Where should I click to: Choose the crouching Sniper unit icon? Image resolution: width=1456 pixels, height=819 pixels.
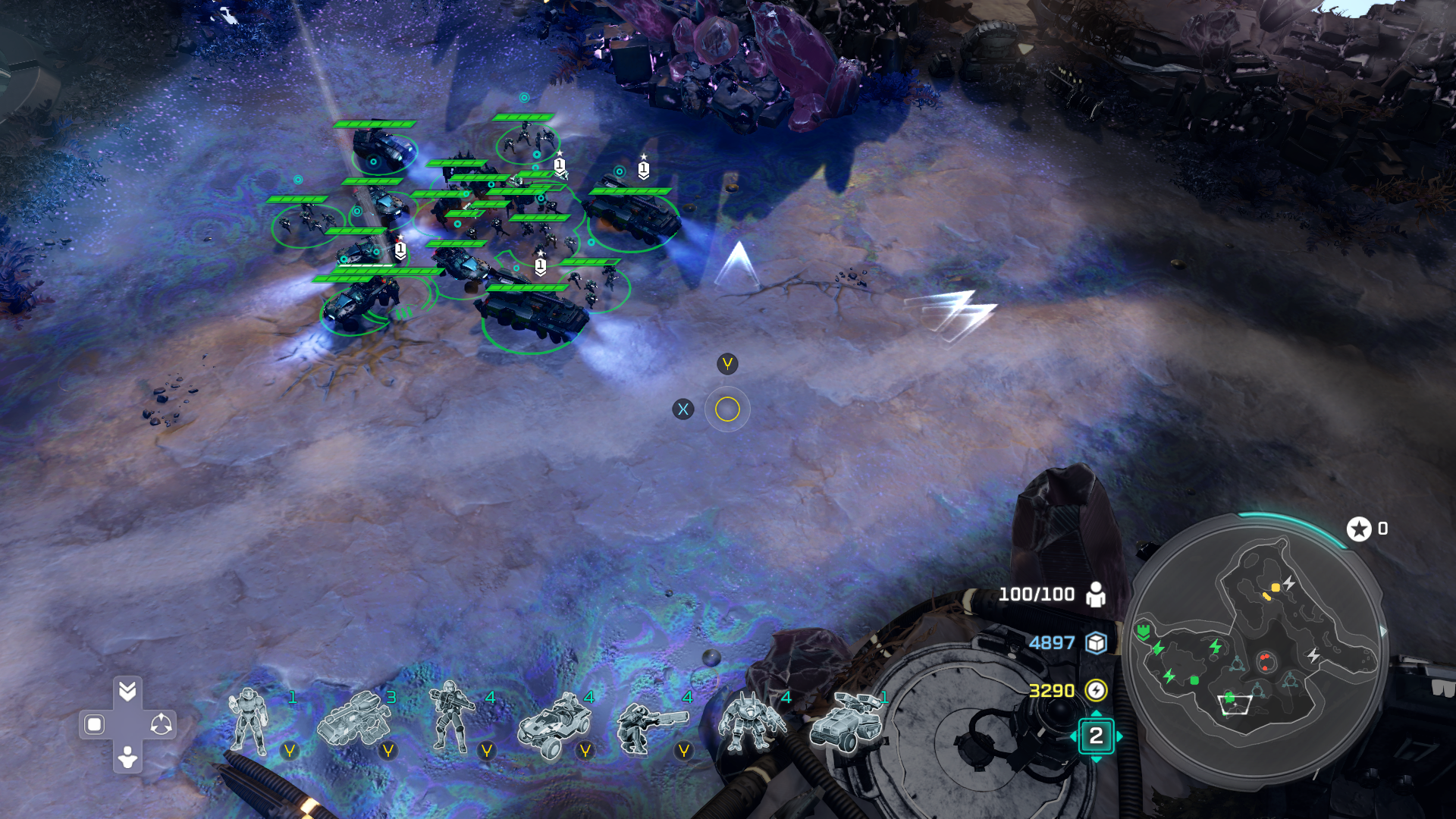click(646, 726)
